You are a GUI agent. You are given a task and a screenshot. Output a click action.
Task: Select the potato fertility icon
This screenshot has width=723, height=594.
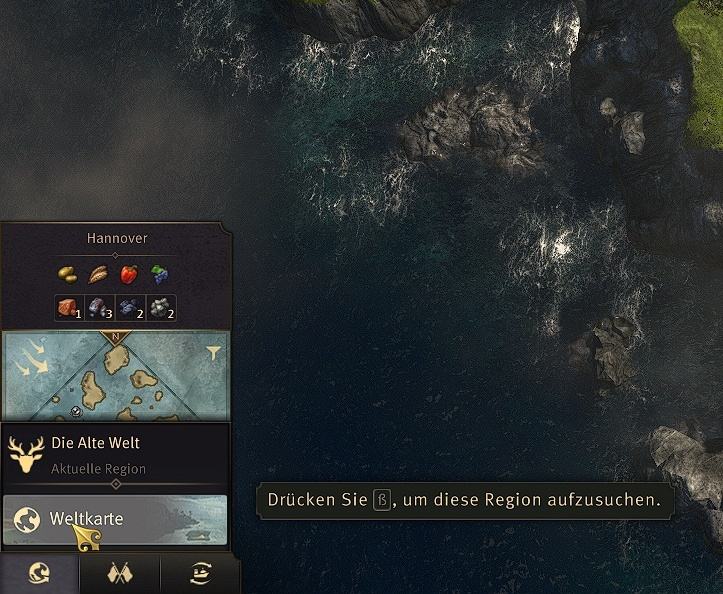point(67,273)
